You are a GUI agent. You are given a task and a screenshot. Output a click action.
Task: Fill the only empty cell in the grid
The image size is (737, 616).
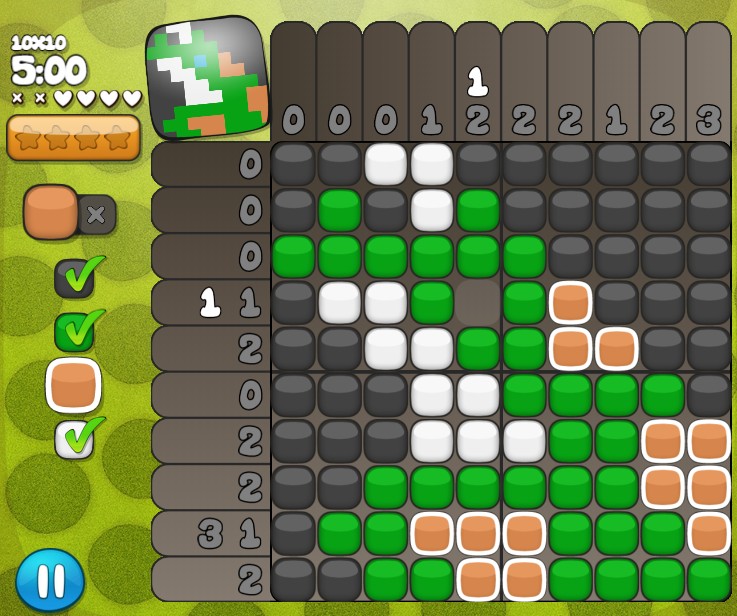[478, 302]
